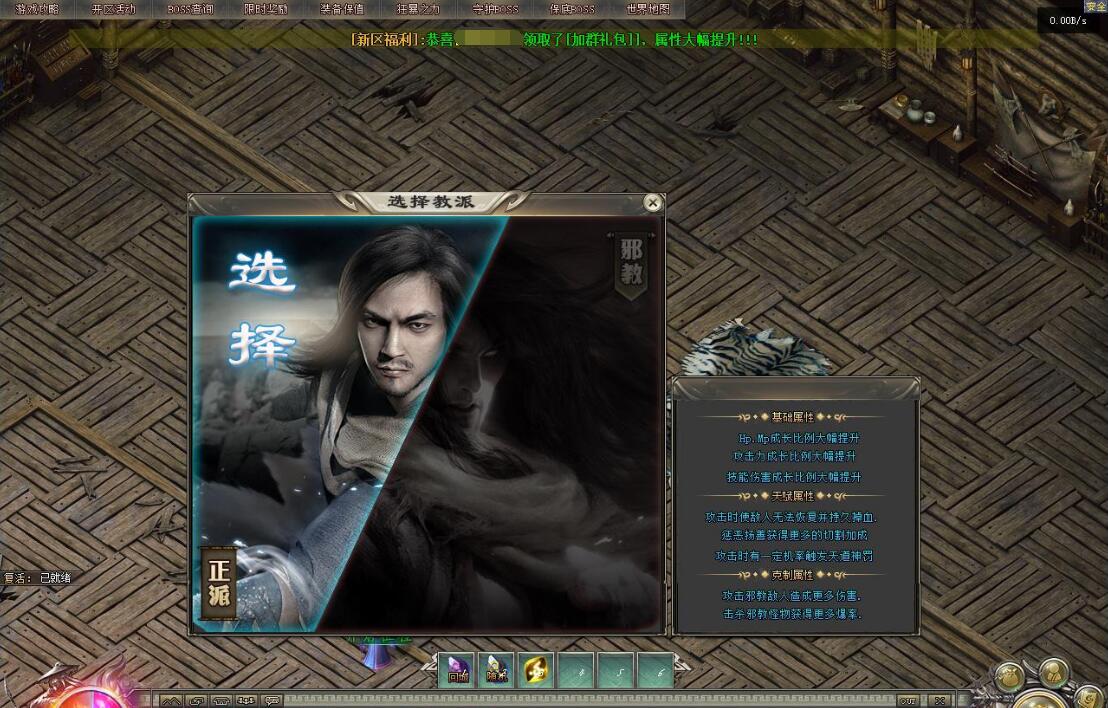
Task: Use the purple crystal 回血 hotbar item
Action: (x=457, y=670)
